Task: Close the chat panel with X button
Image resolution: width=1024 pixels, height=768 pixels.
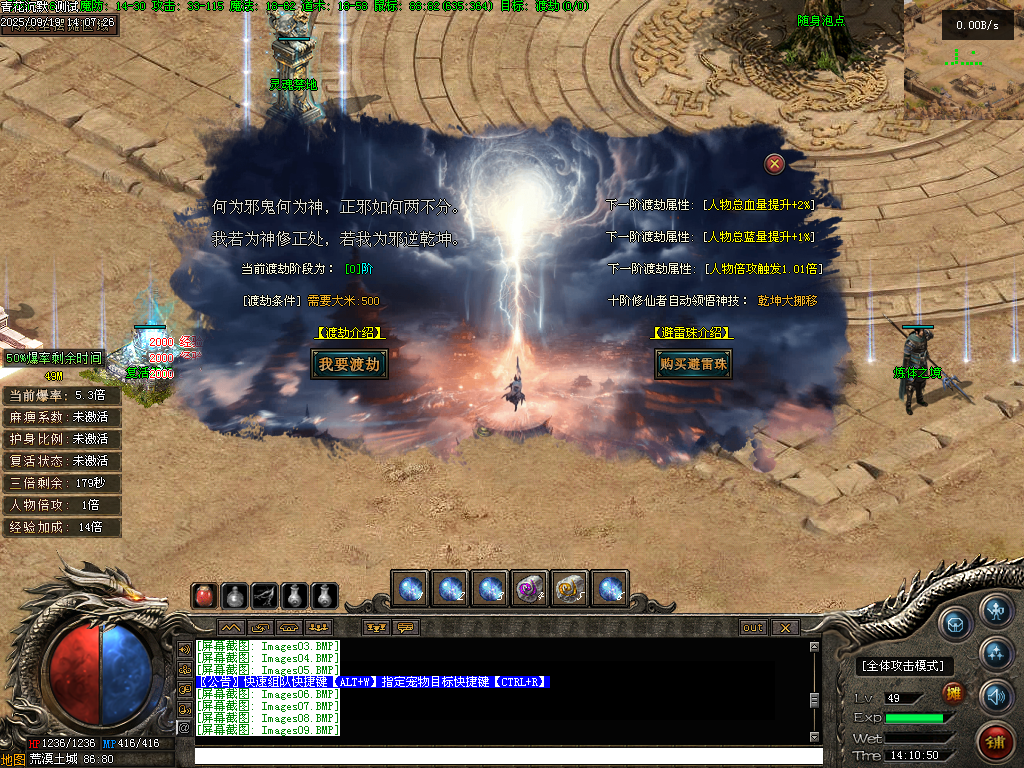Action: (785, 628)
